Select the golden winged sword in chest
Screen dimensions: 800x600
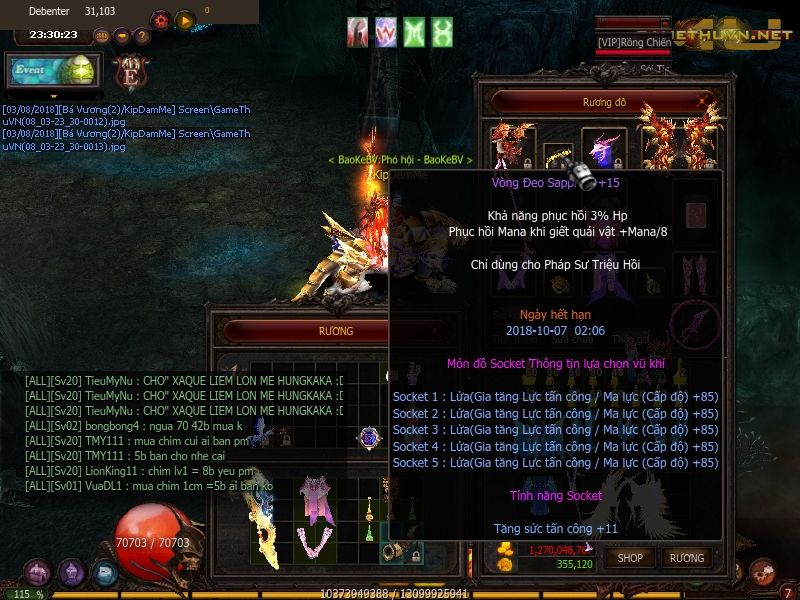pyautogui.click(x=263, y=527)
